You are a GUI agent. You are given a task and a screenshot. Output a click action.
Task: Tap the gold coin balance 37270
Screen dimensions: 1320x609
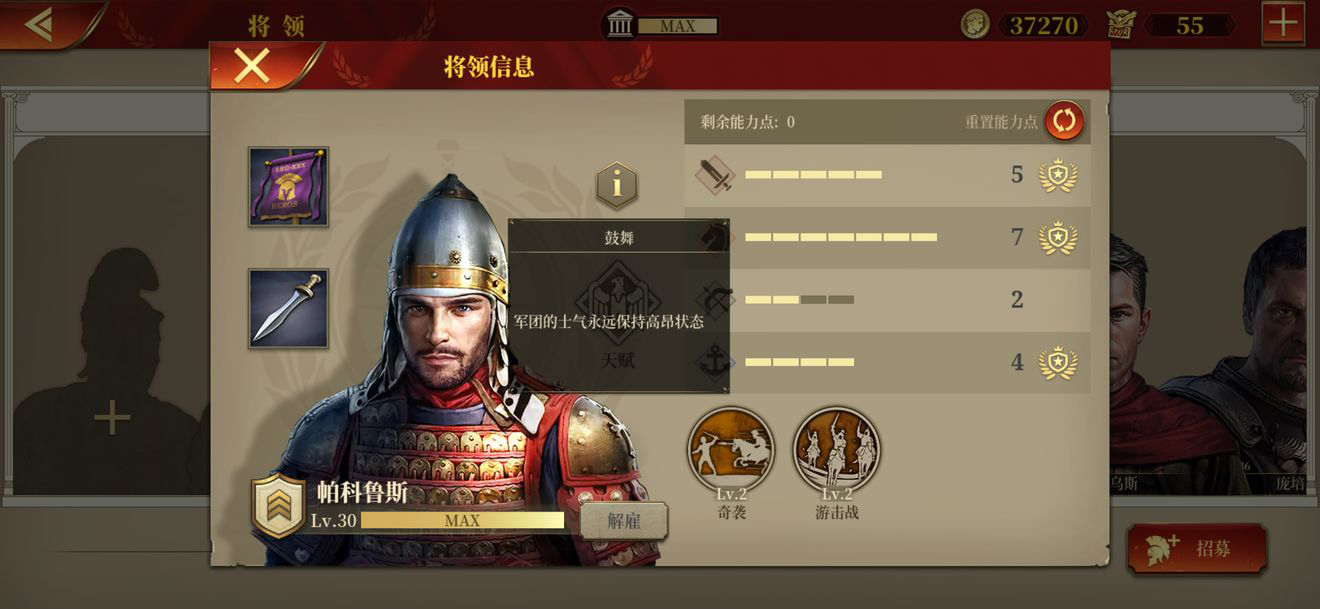point(1043,25)
